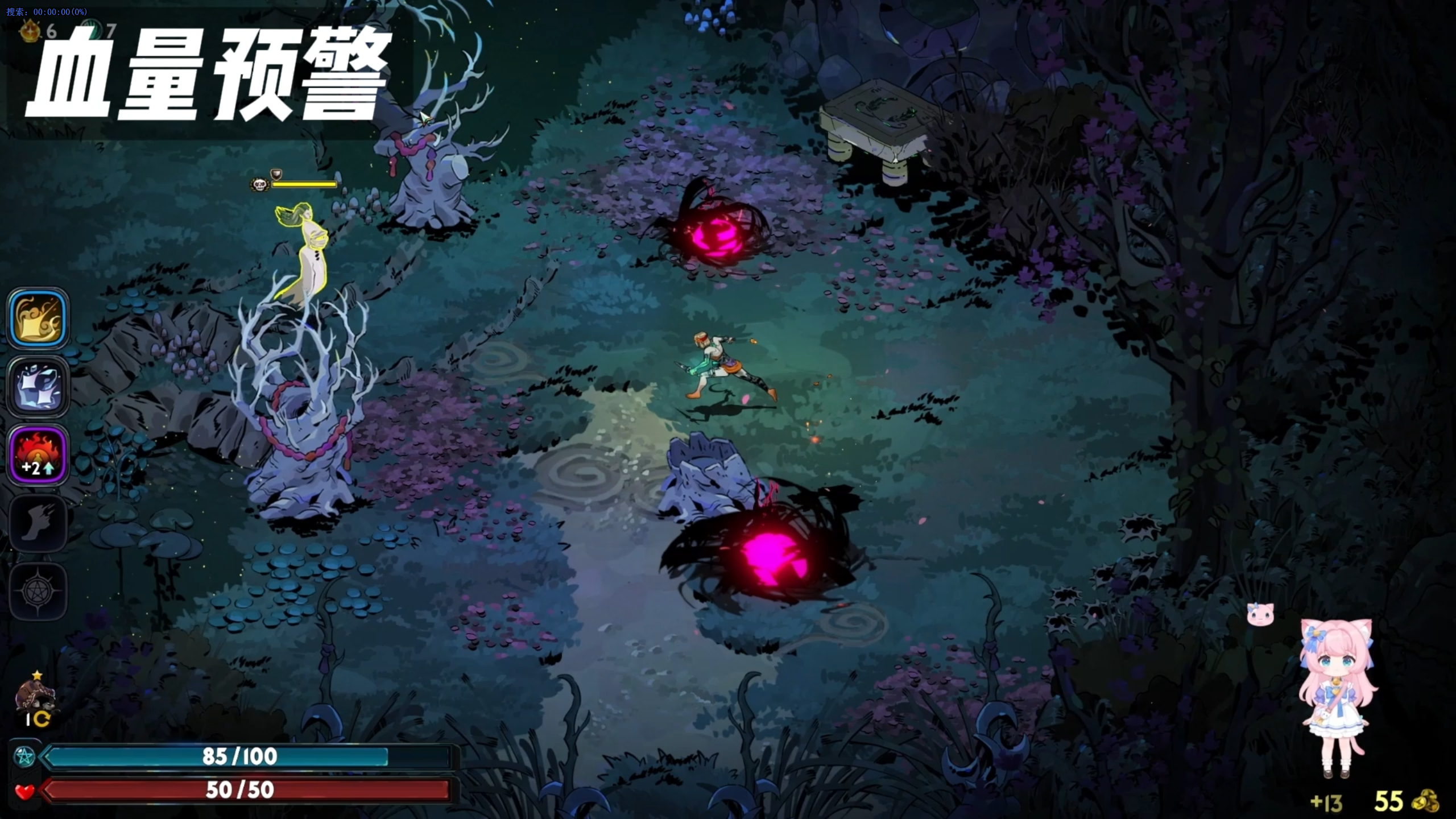Select the ice crystal boon icon
The height and width of the screenshot is (819, 1456).
(38, 387)
